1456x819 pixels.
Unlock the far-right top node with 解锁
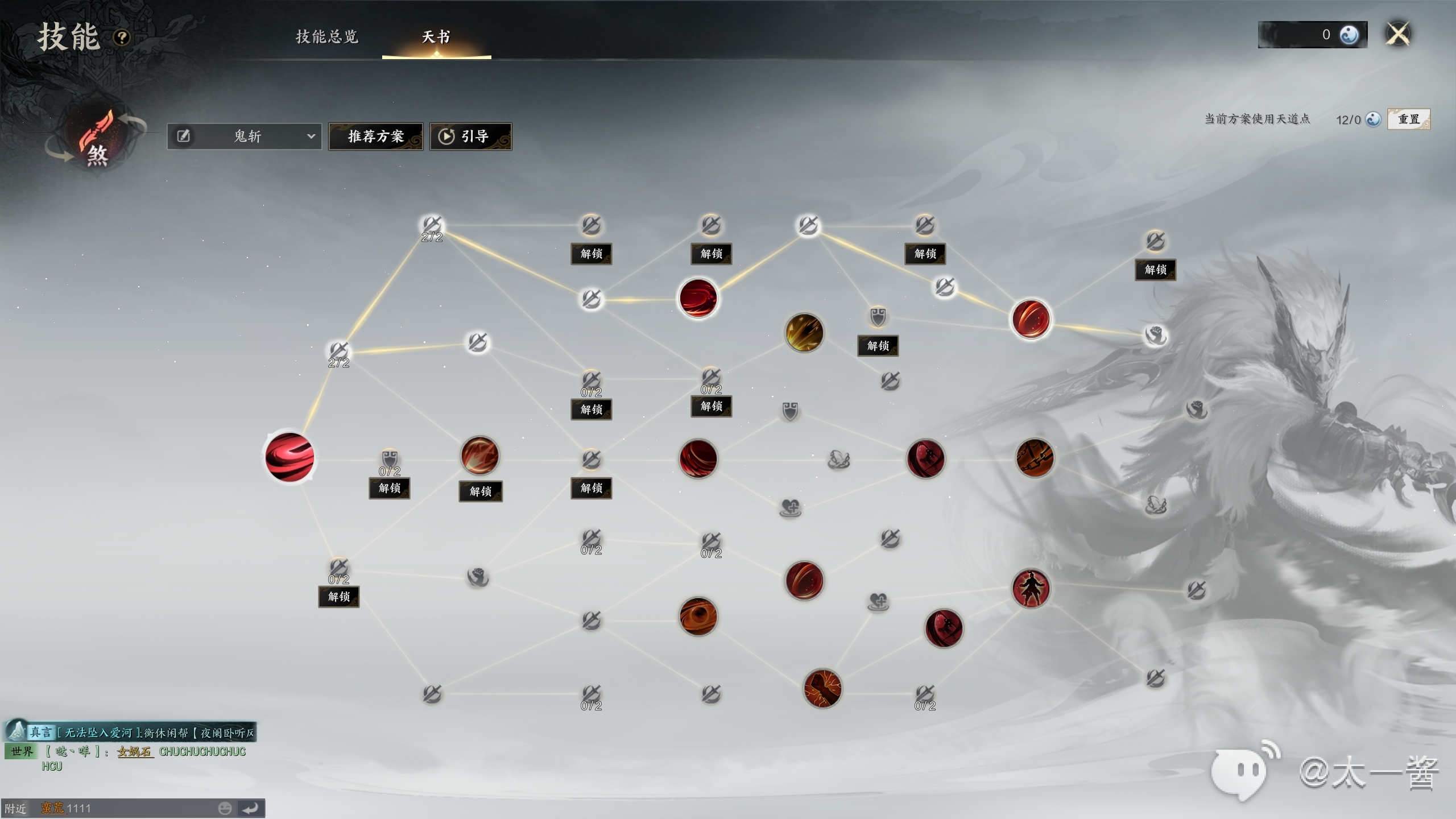click(1155, 270)
